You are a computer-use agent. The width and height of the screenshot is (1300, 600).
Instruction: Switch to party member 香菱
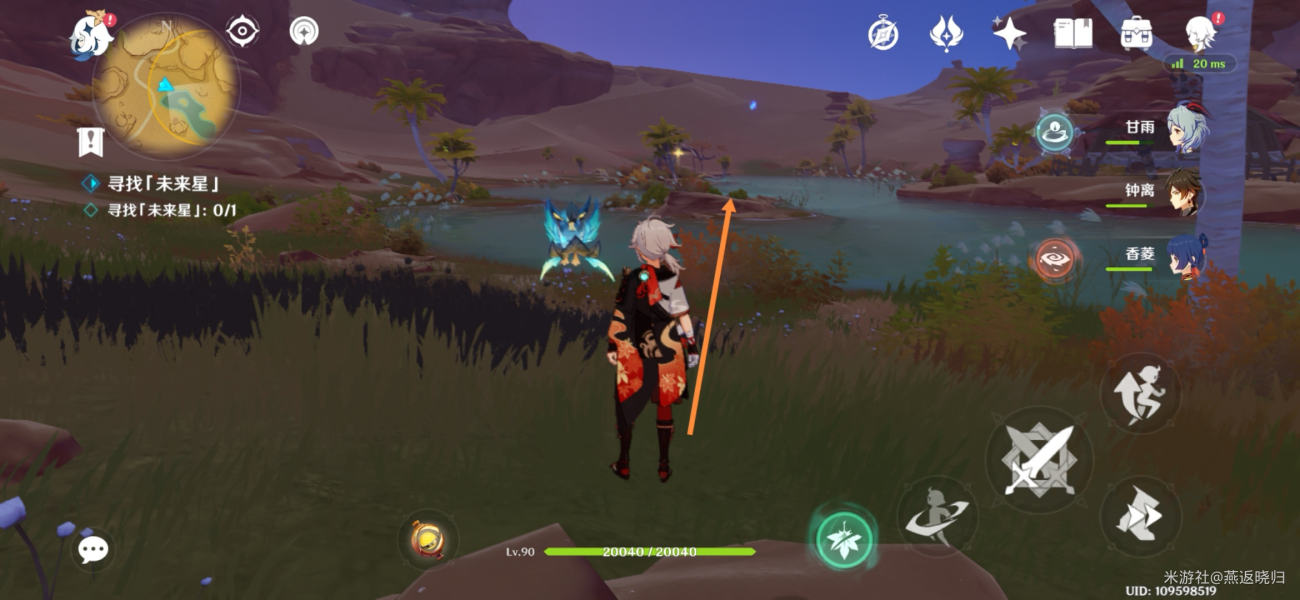click(x=1185, y=256)
